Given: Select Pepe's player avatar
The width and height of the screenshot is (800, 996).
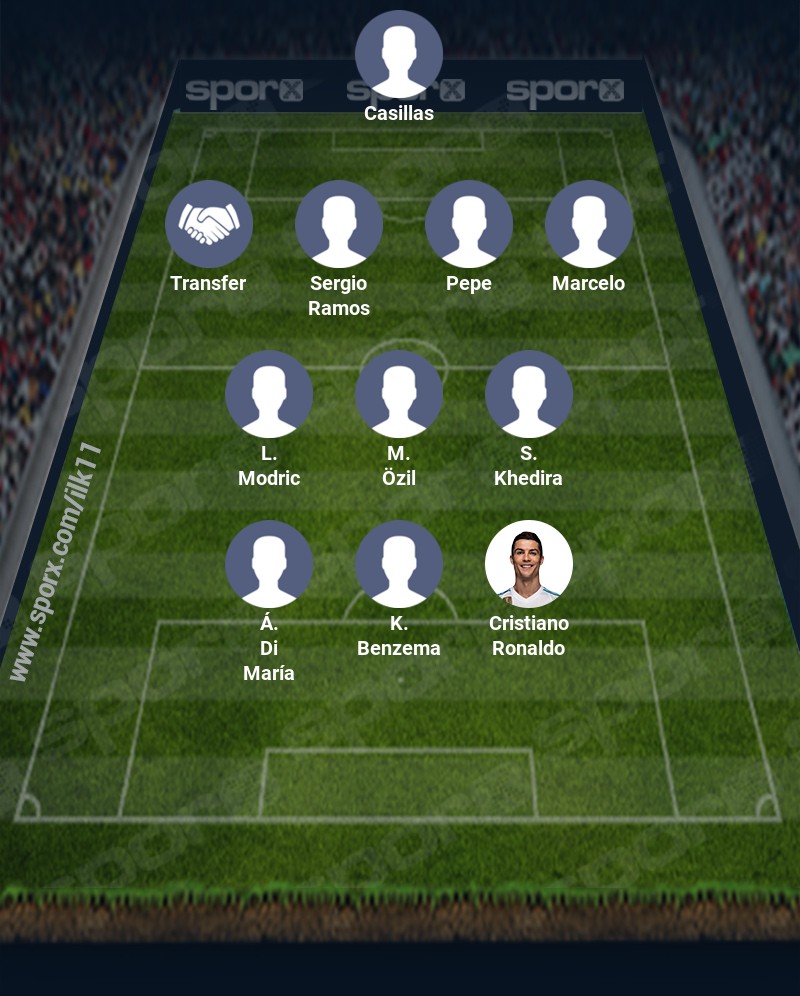Looking at the screenshot, I should [x=469, y=224].
